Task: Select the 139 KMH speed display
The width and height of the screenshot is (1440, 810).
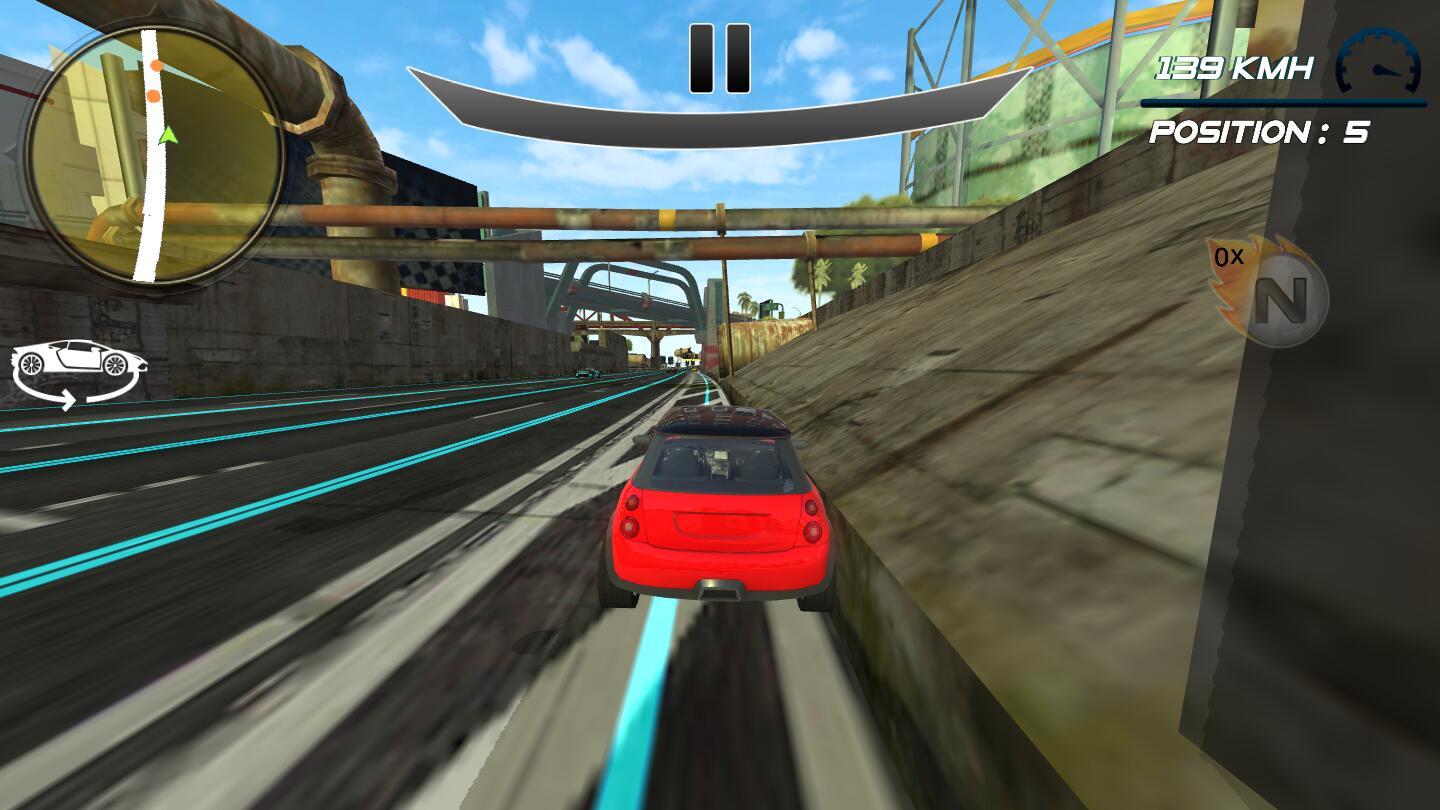Action: tap(1235, 68)
